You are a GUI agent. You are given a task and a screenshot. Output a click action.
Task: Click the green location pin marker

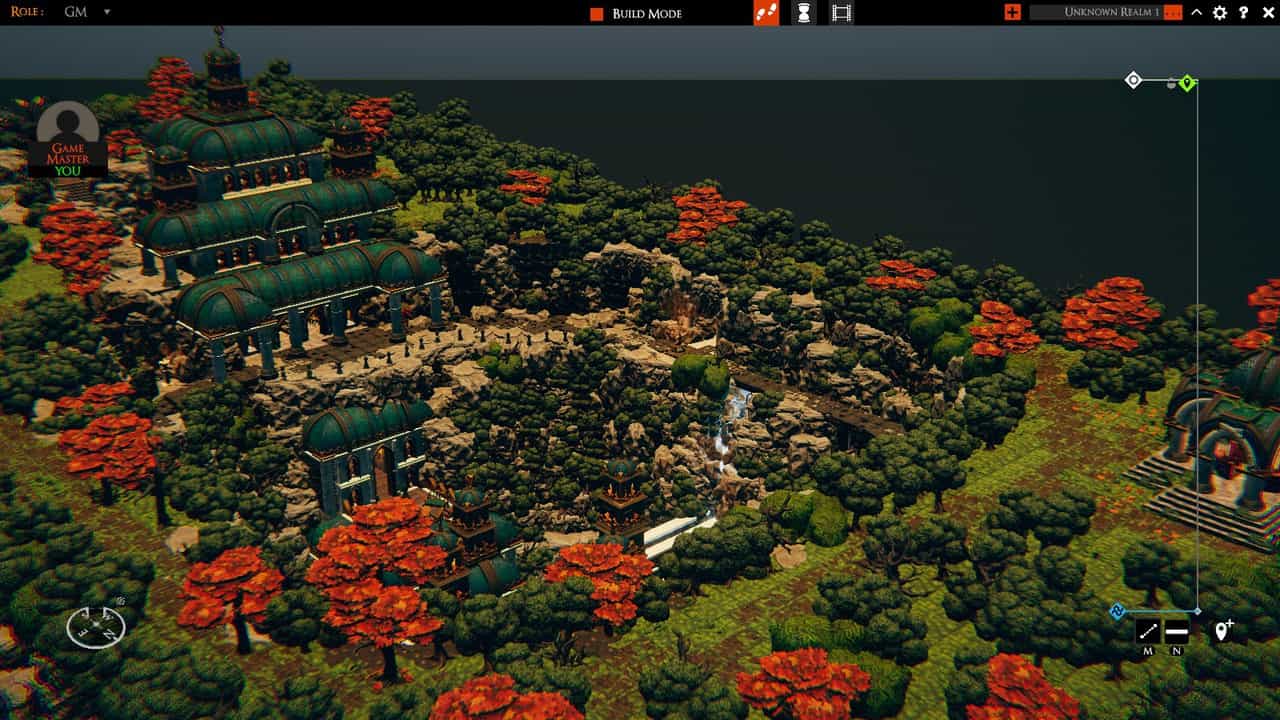[x=1187, y=83]
